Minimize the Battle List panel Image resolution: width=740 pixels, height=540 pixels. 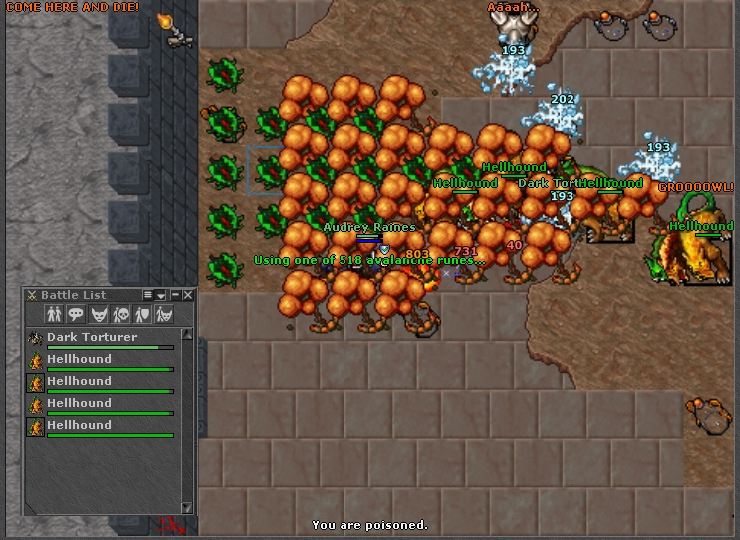tap(175, 295)
